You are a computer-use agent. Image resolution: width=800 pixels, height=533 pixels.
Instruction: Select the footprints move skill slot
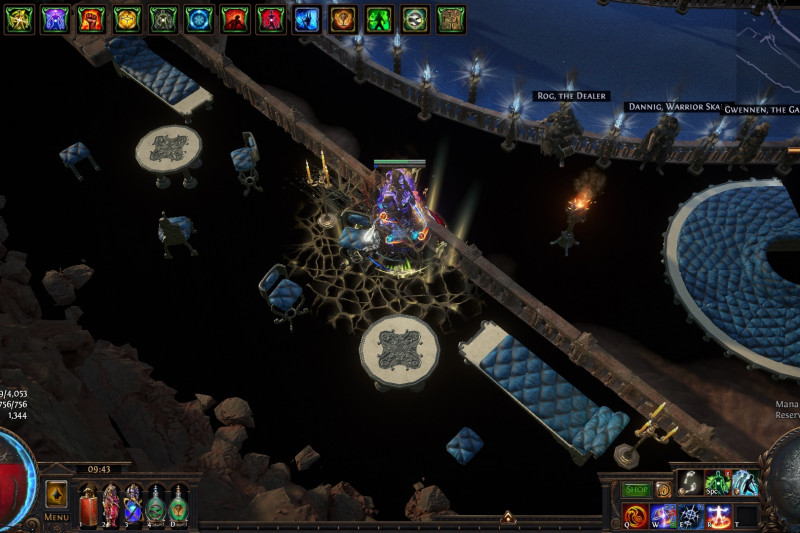point(691,483)
